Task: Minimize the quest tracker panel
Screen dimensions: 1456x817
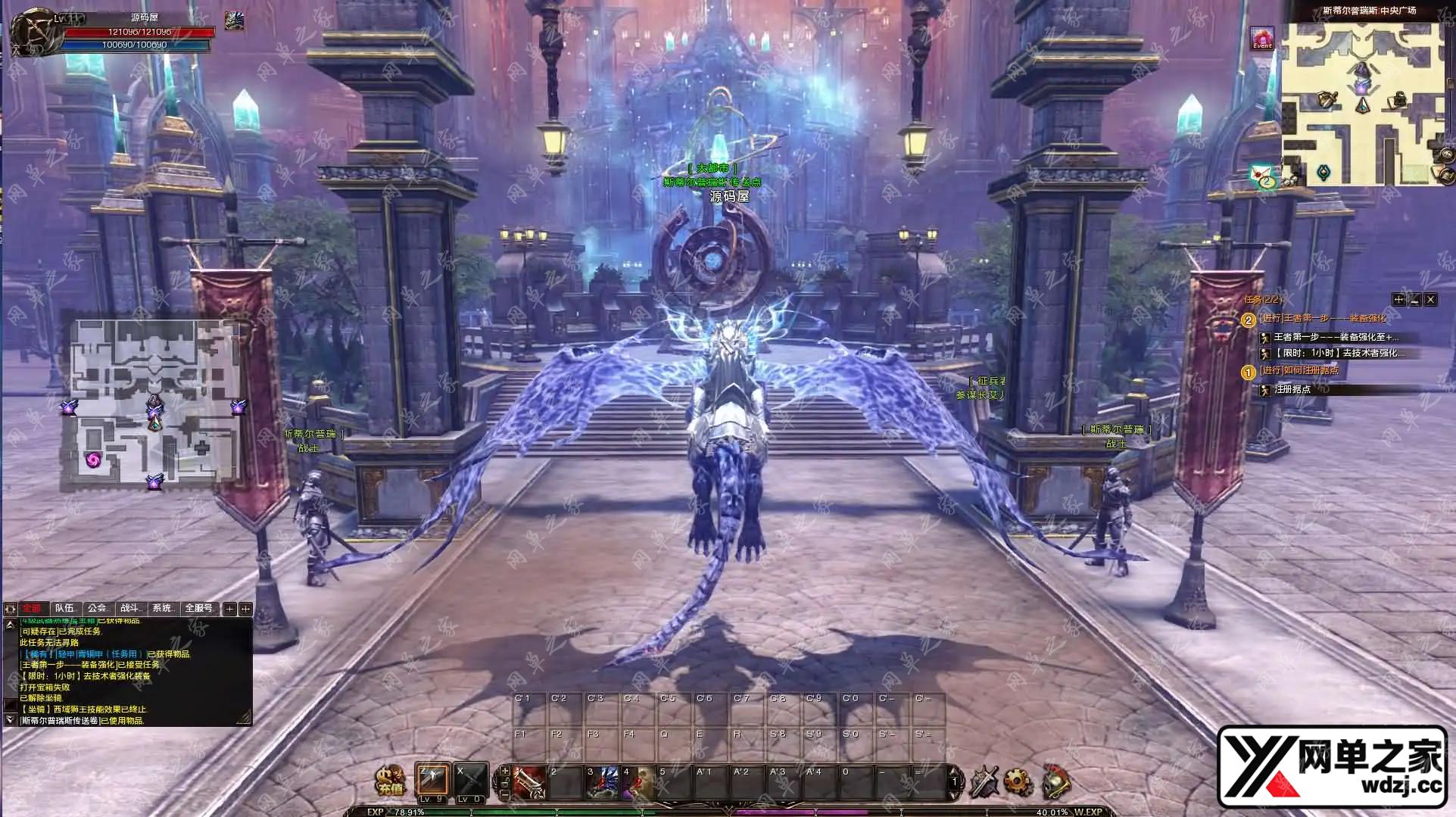Action: [1414, 300]
